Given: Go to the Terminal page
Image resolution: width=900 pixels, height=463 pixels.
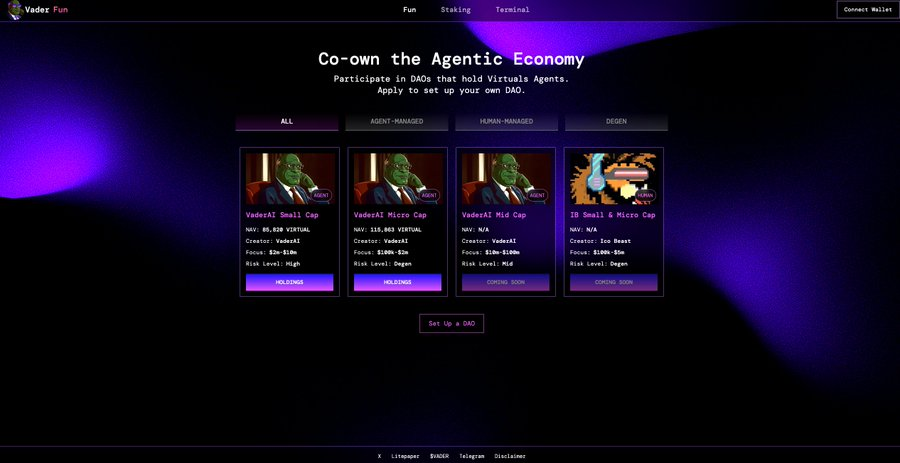Looking at the screenshot, I should [x=512, y=10].
